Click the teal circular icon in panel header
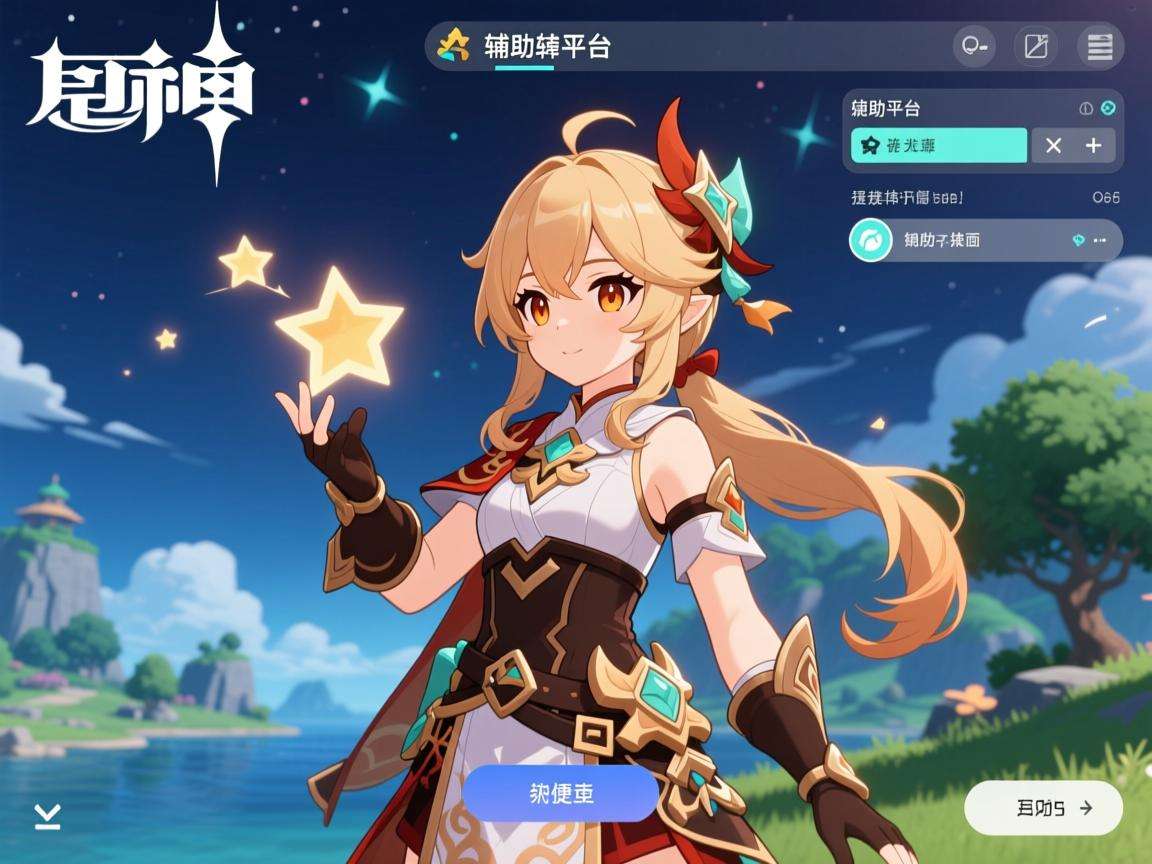 (x=1108, y=108)
